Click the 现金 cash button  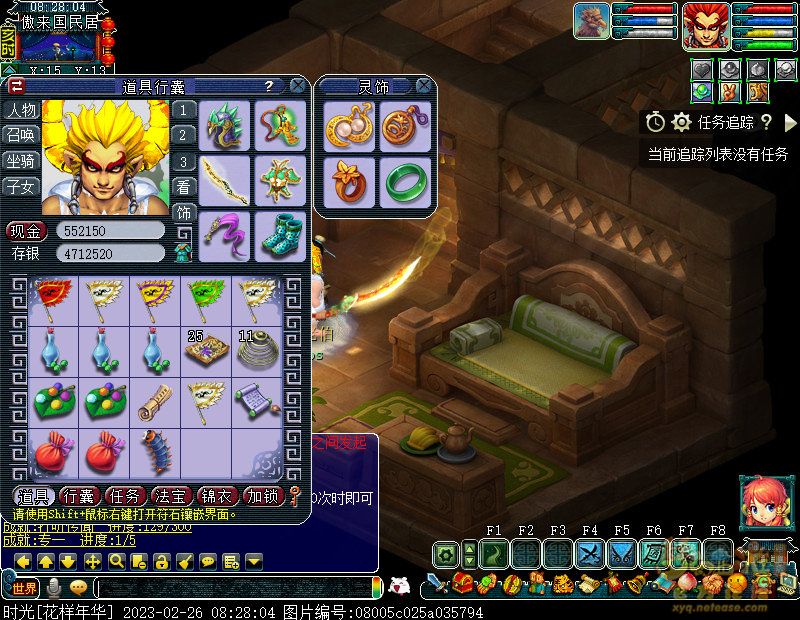tap(22, 231)
